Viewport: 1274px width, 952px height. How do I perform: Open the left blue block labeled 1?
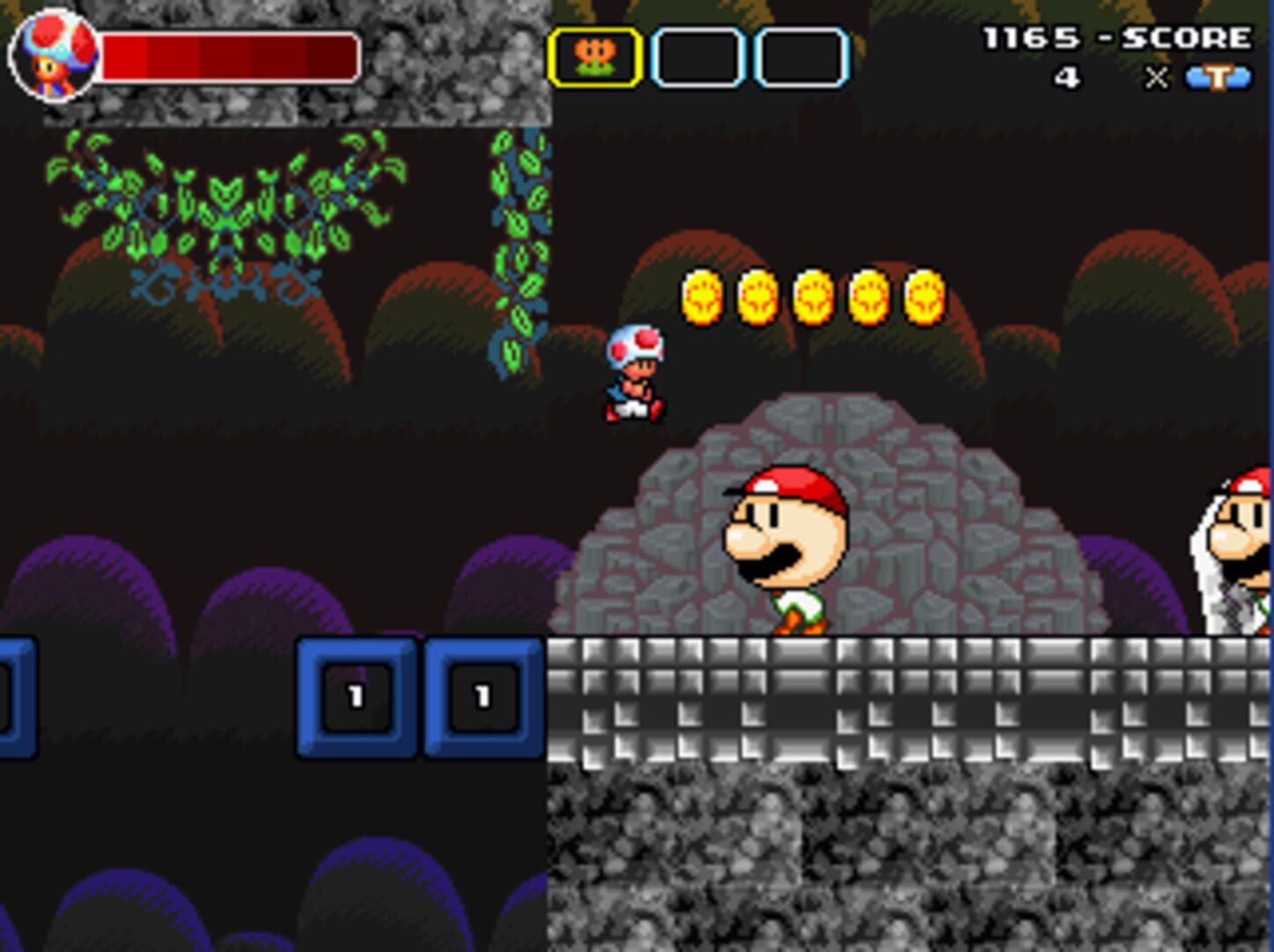355,697
